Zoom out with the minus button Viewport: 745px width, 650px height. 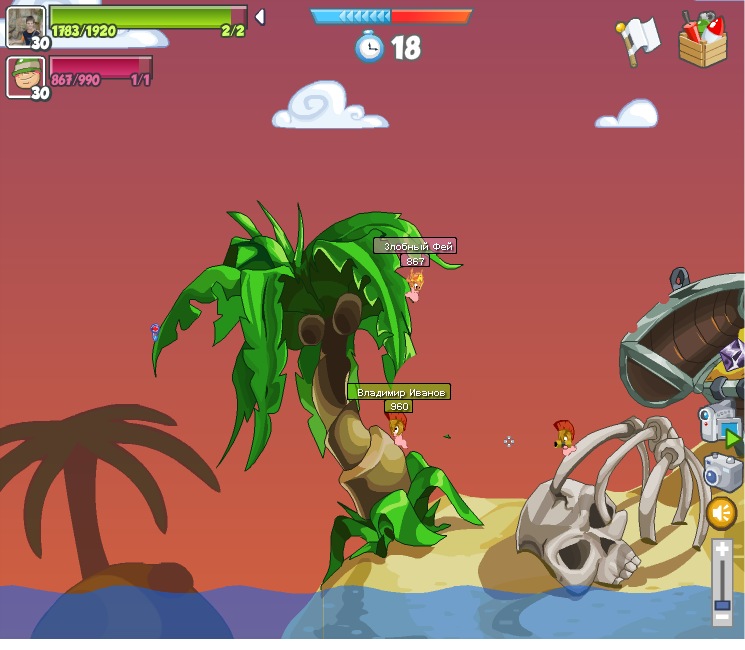pyautogui.click(x=722, y=617)
